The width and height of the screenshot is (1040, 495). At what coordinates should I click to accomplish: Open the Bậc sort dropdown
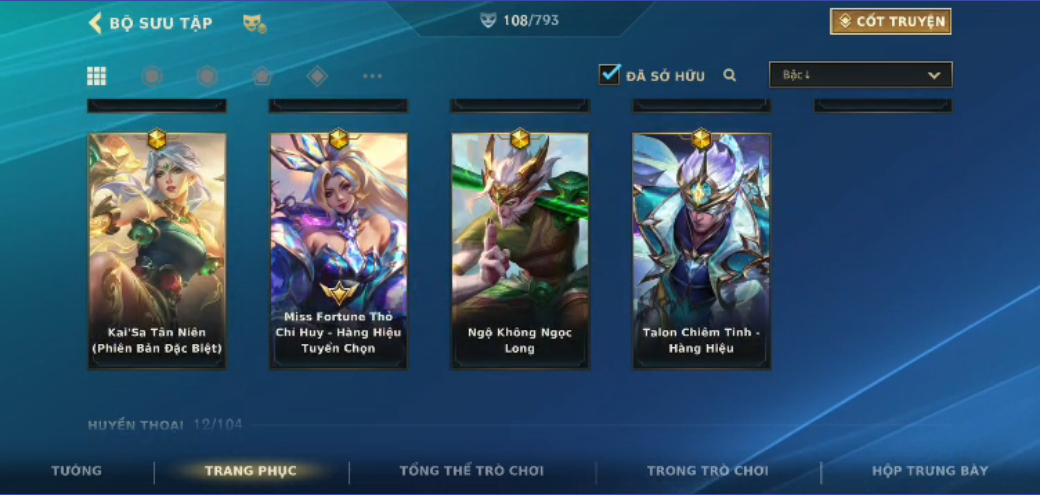[x=860, y=75]
